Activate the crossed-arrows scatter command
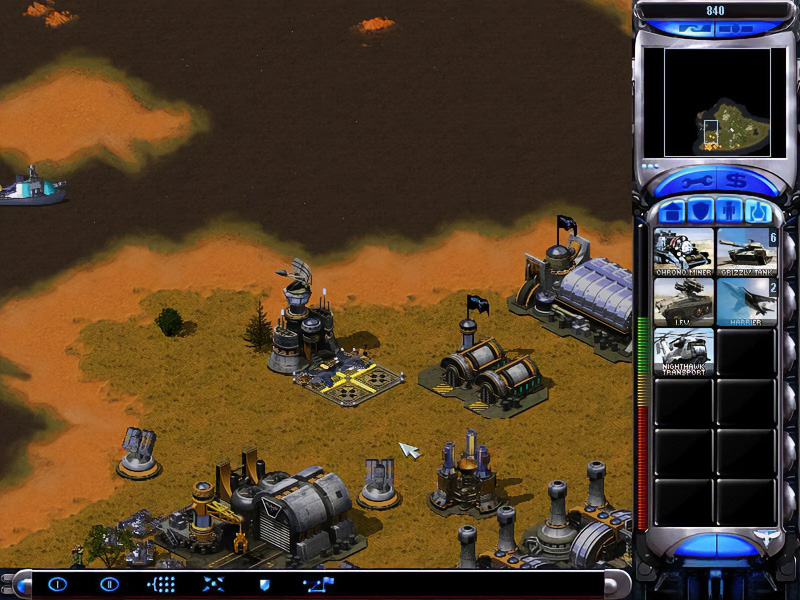Image resolution: width=800 pixels, height=600 pixels. [x=213, y=584]
